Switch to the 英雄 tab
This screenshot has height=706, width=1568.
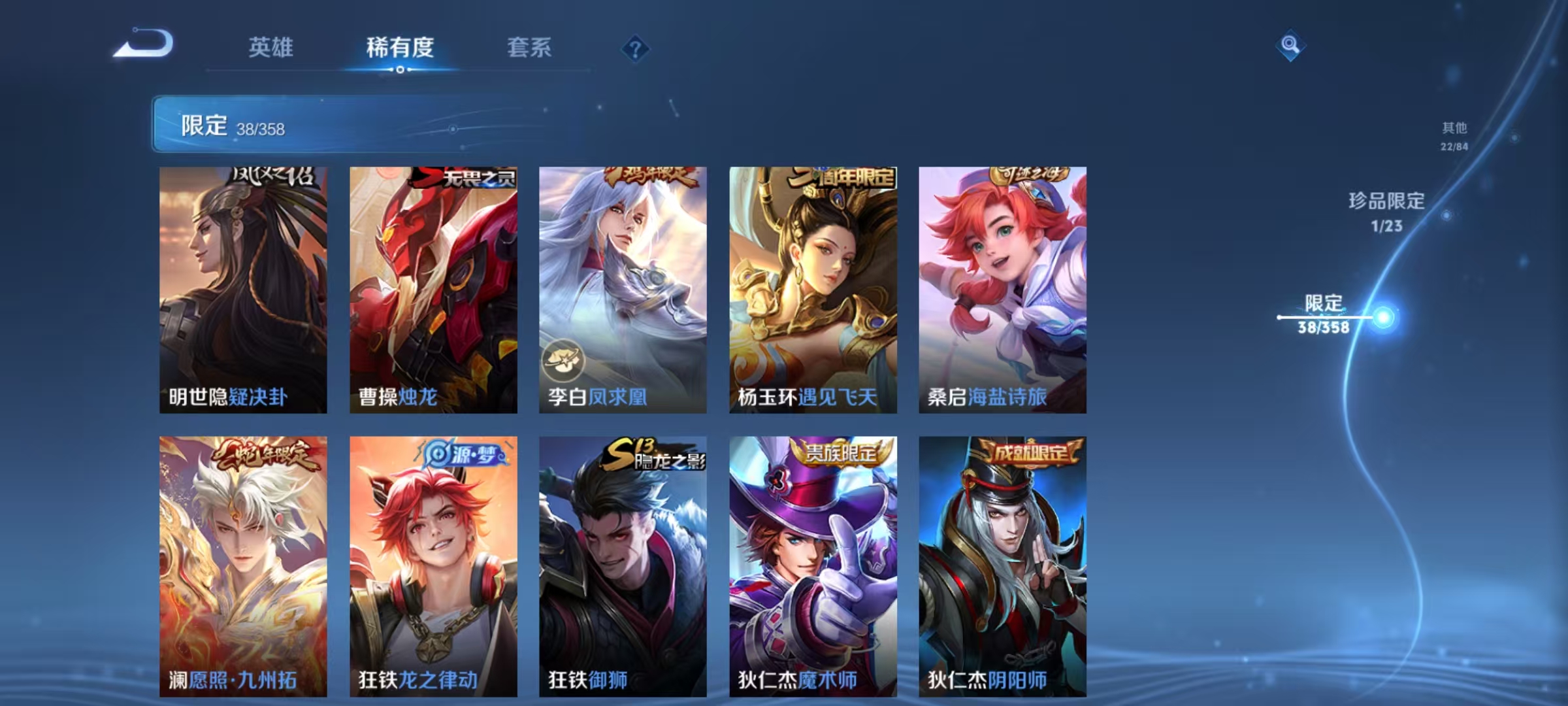click(271, 48)
